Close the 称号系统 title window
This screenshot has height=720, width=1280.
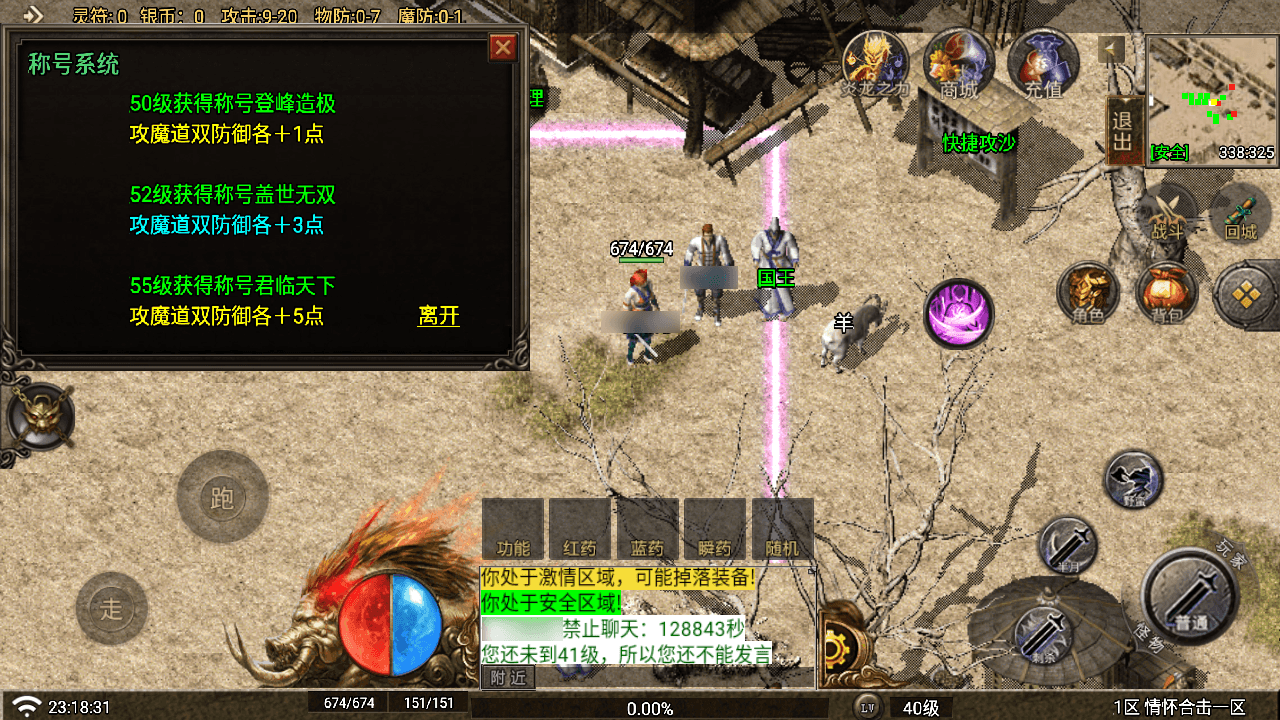(502, 47)
